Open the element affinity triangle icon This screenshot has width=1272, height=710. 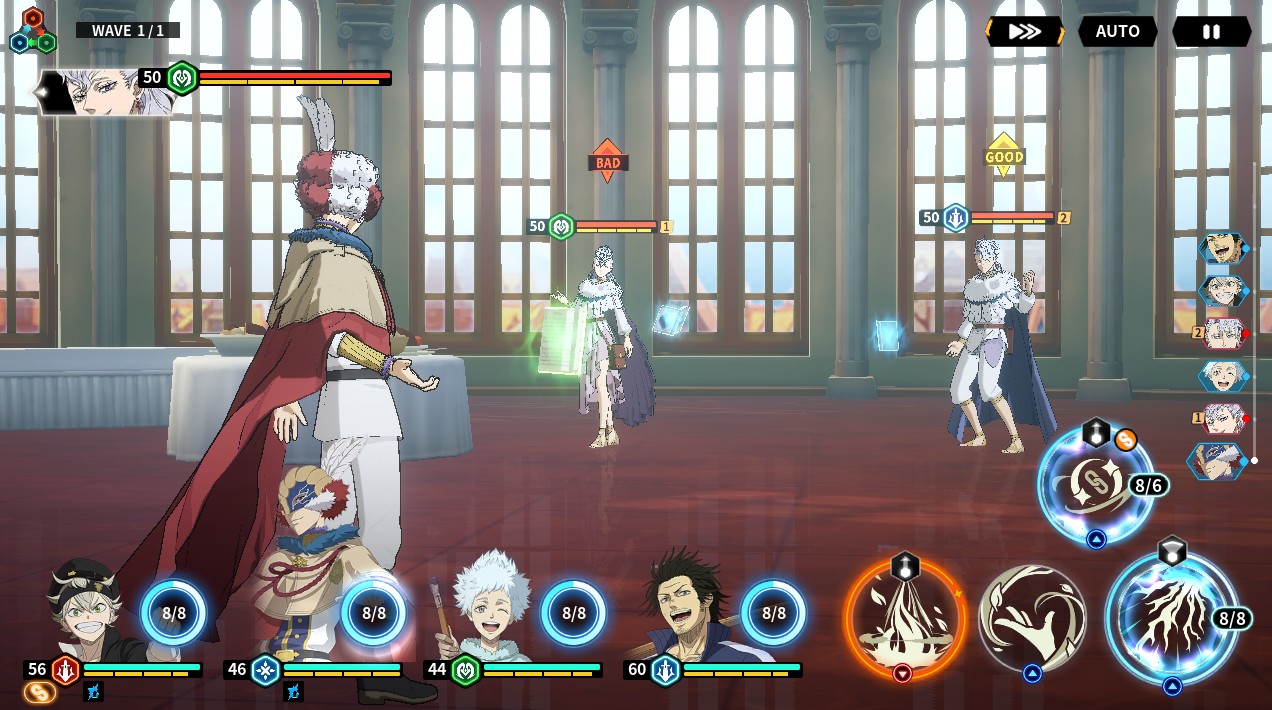[32, 32]
